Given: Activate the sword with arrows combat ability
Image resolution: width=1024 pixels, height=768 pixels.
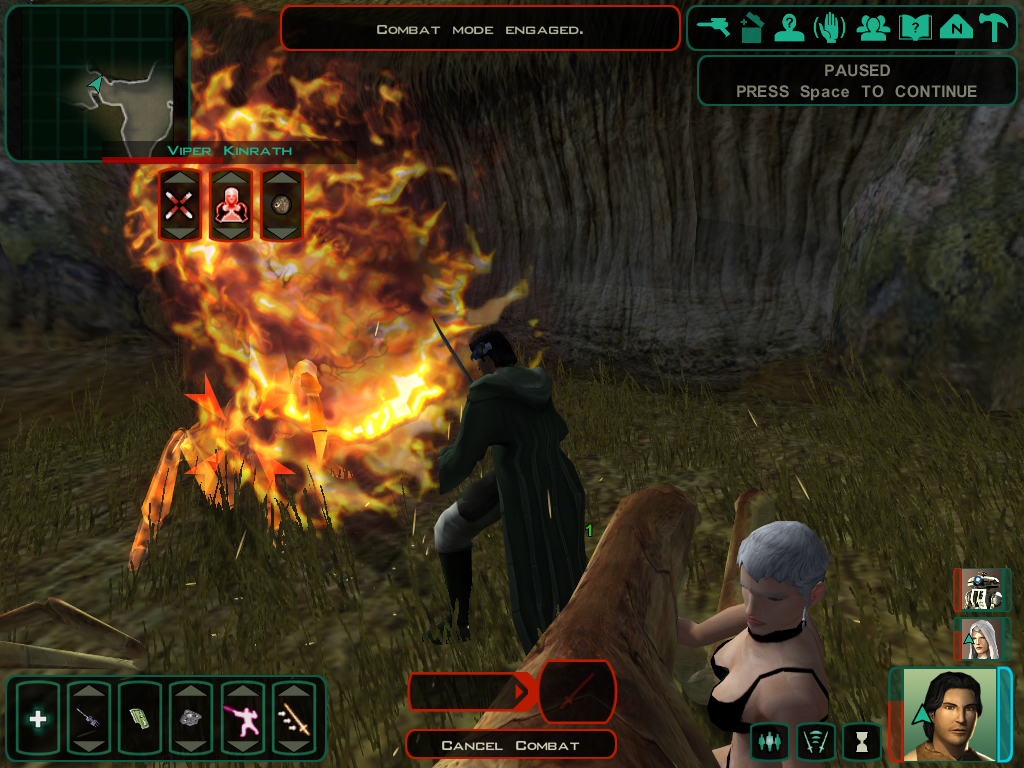Looking at the screenshot, I should click(x=294, y=718).
